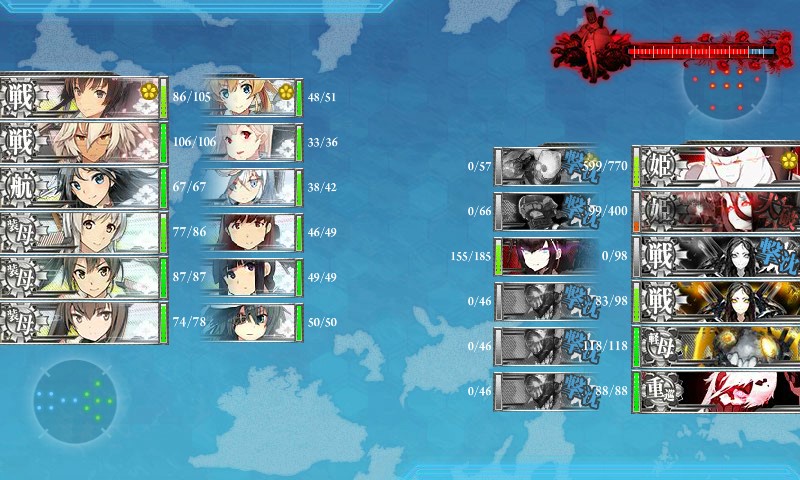
Task: Select the escort ship banner showing 38/42 HP
Action: click(x=249, y=187)
